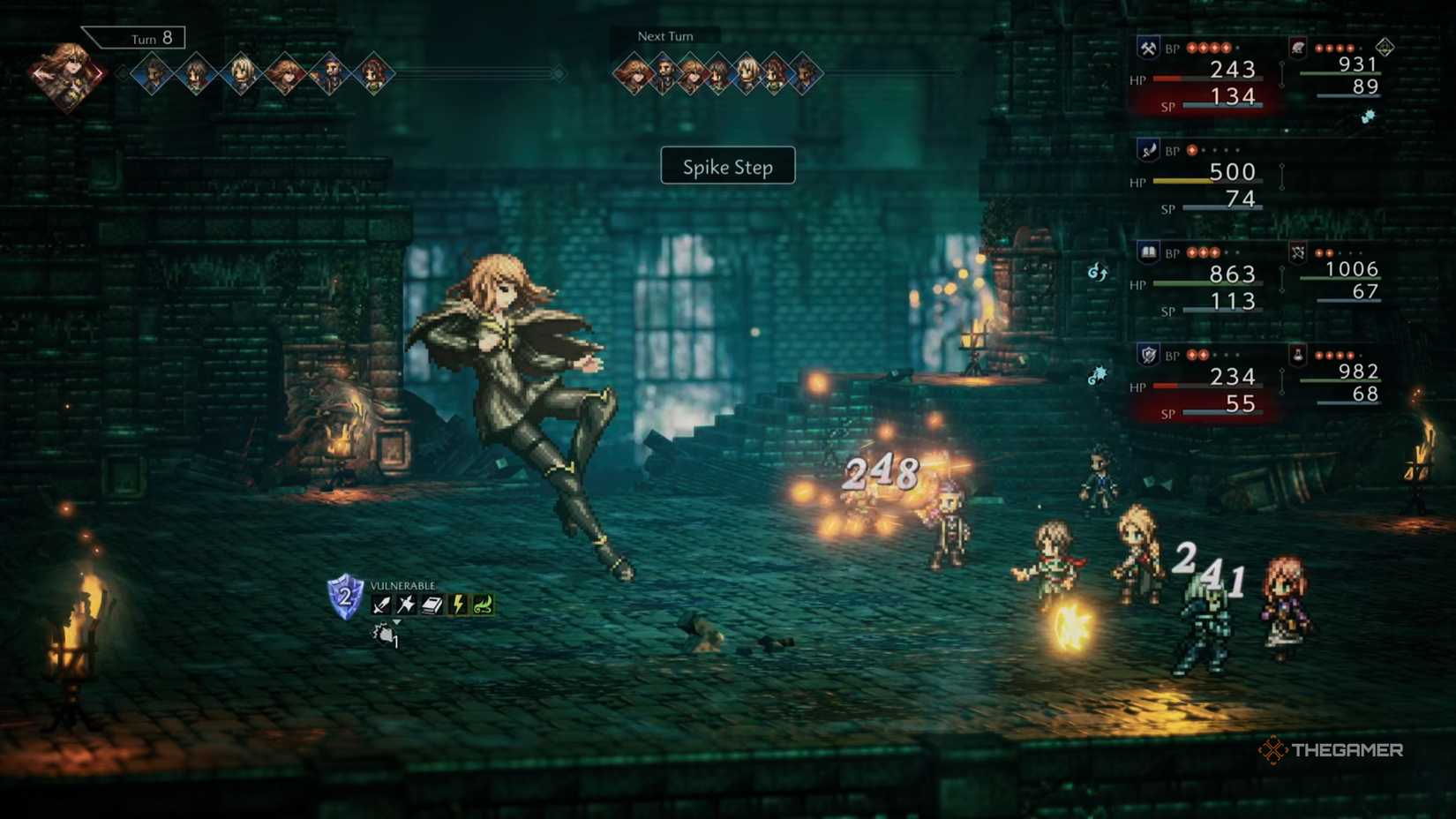Select the shield job icon on the bottom party panel

point(1148,353)
